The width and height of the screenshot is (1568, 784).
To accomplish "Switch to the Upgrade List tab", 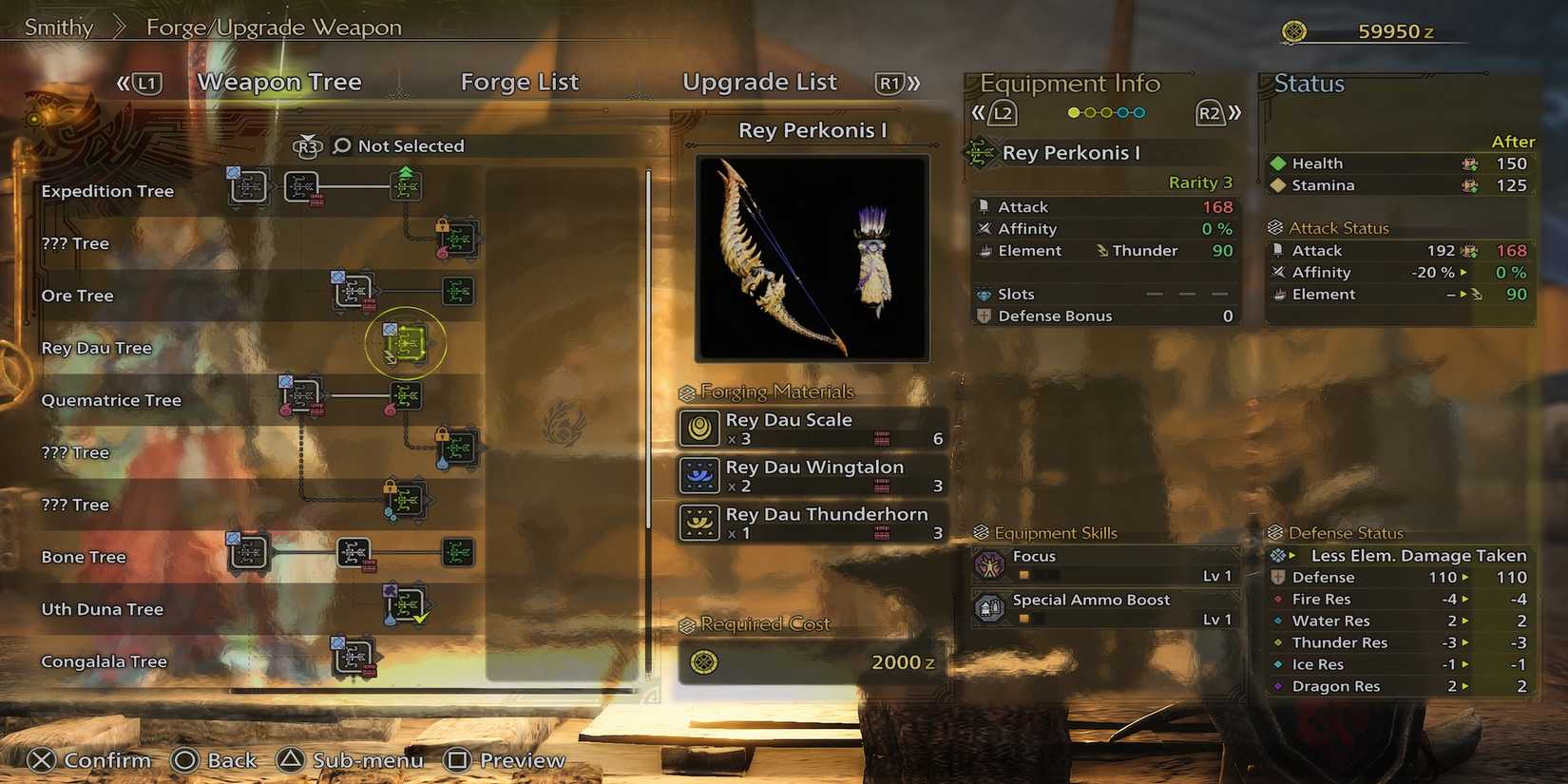I will point(759,83).
